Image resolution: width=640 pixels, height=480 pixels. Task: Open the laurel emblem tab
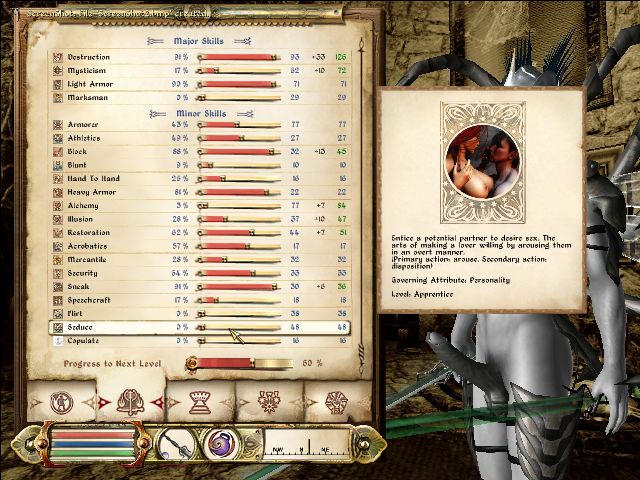click(x=270, y=404)
